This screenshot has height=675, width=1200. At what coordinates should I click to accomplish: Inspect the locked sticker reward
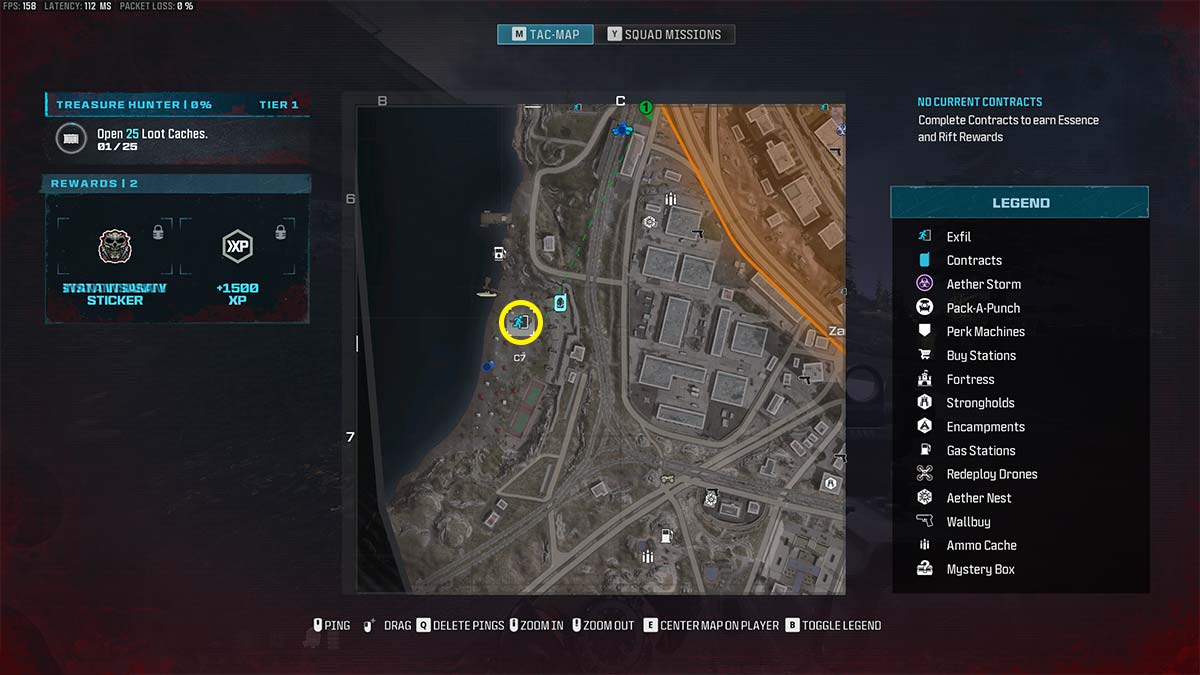pyautogui.click(x=115, y=261)
